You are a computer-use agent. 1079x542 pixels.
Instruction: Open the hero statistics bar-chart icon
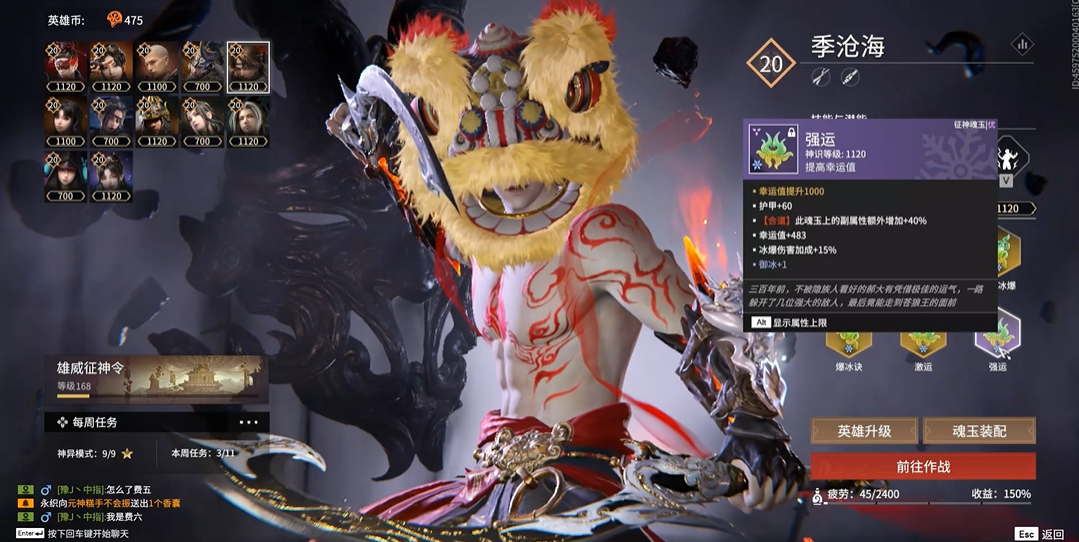coord(1022,44)
